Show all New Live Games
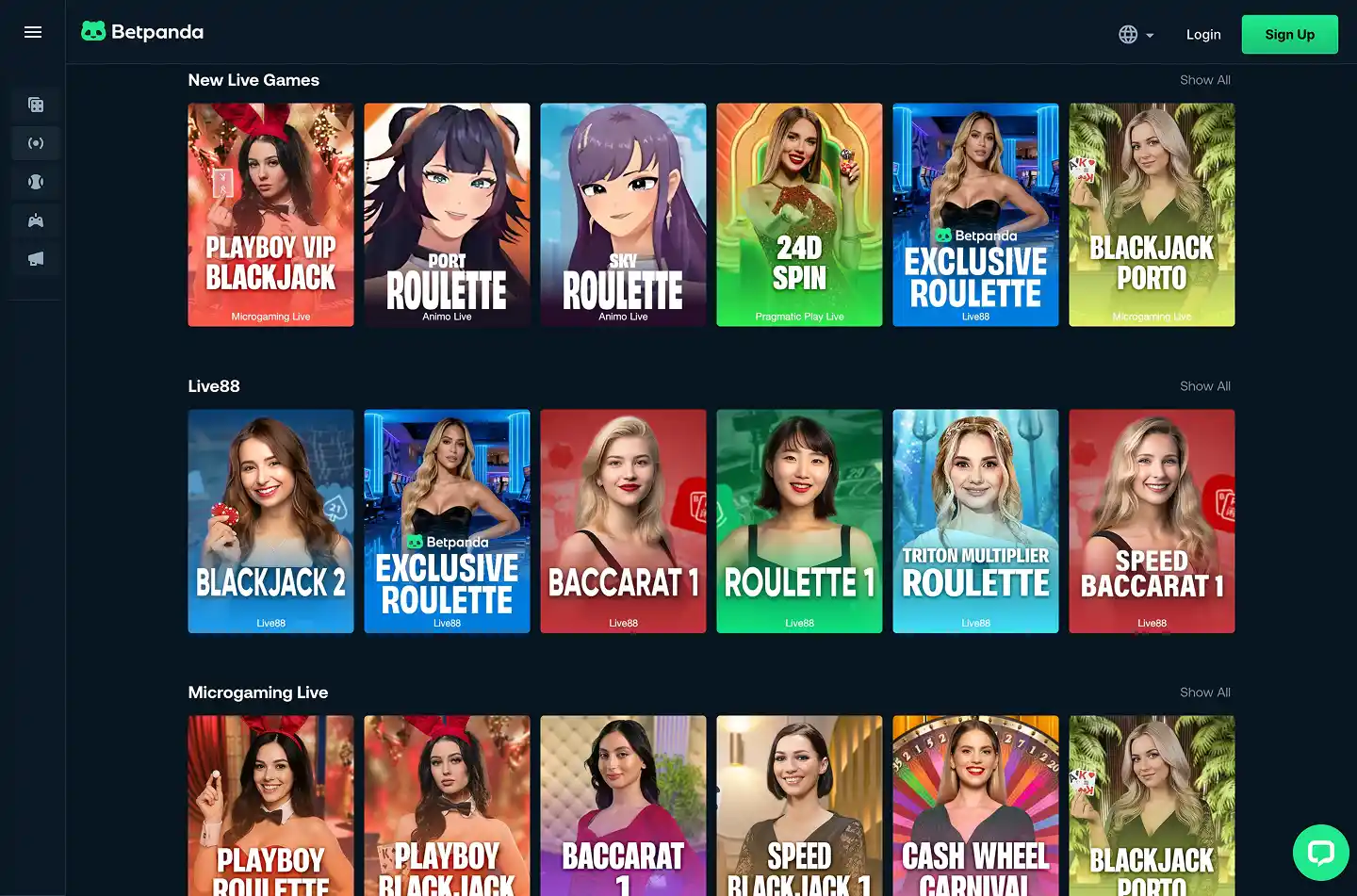 1204,80
